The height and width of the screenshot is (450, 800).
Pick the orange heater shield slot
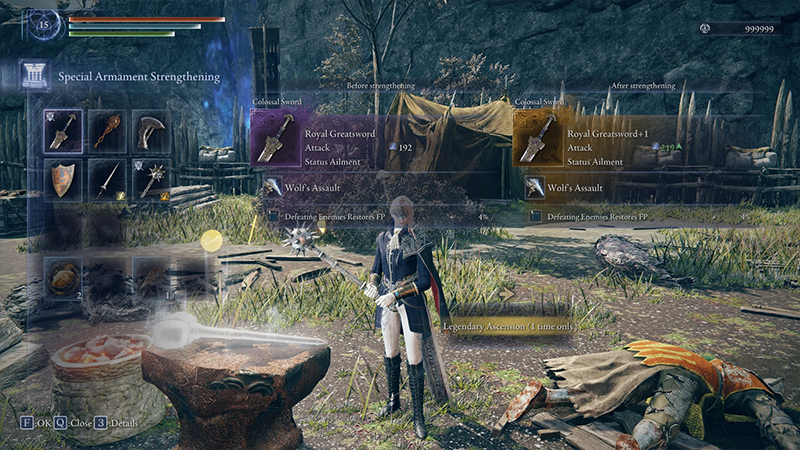coord(64,180)
